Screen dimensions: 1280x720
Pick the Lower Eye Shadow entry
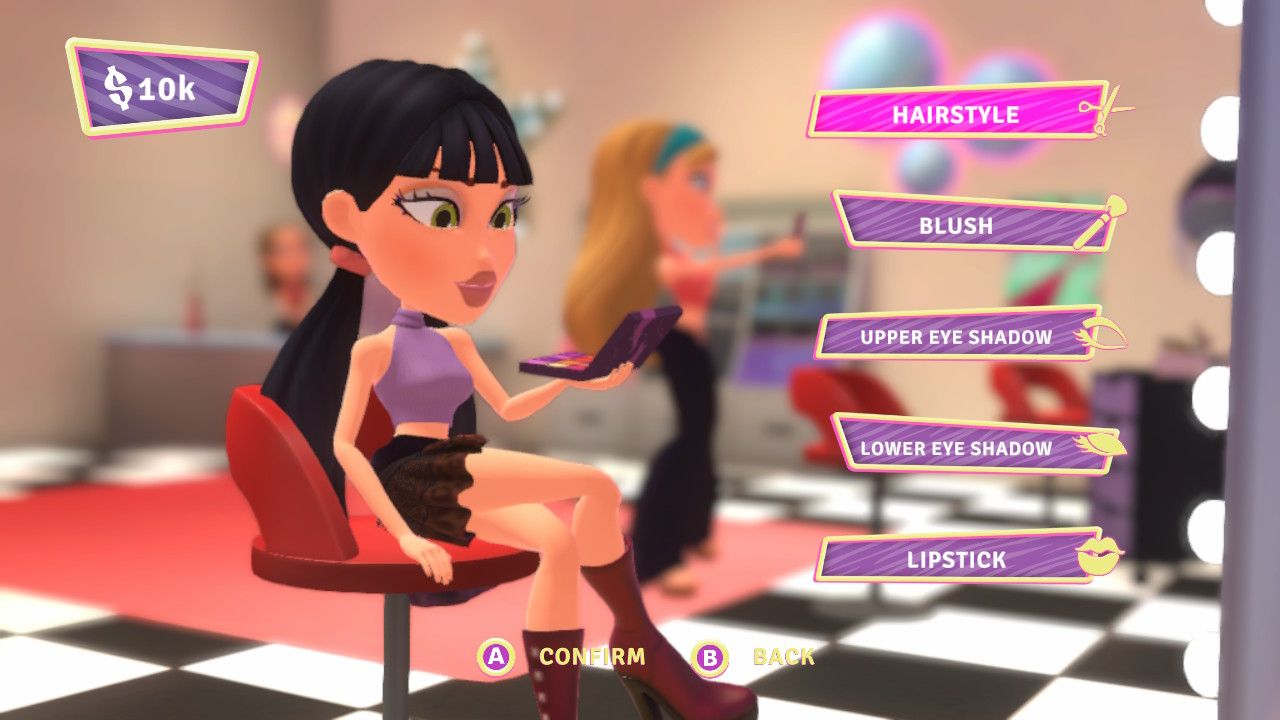(956, 448)
